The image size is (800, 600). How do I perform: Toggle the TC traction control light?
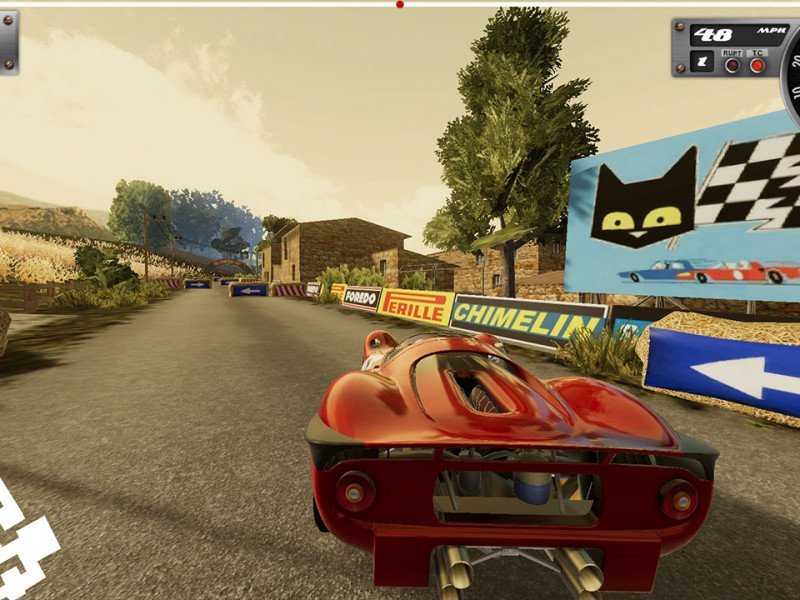tap(757, 65)
